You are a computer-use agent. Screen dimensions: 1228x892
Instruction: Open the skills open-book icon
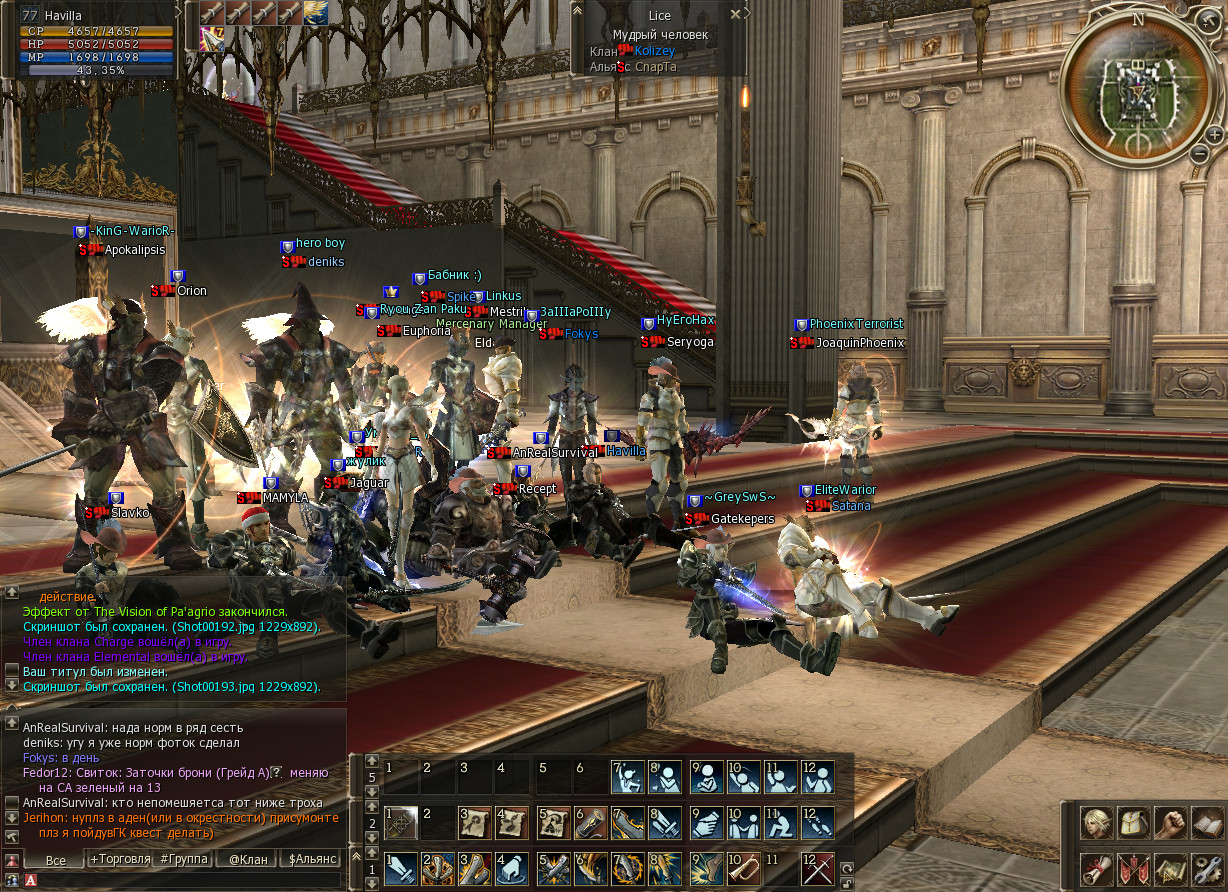(x=1206, y=823)
